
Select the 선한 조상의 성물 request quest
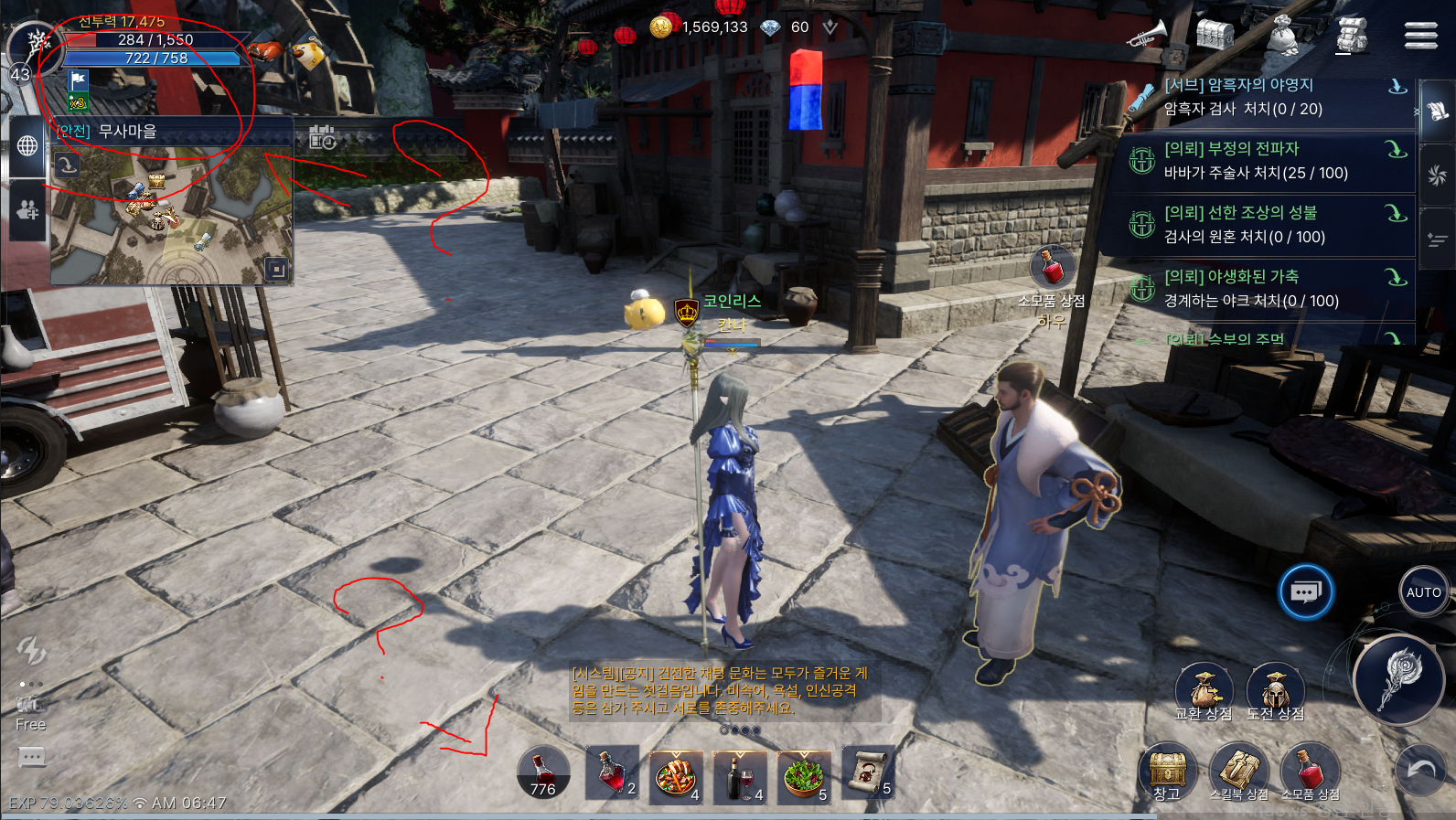point(1262,225)
